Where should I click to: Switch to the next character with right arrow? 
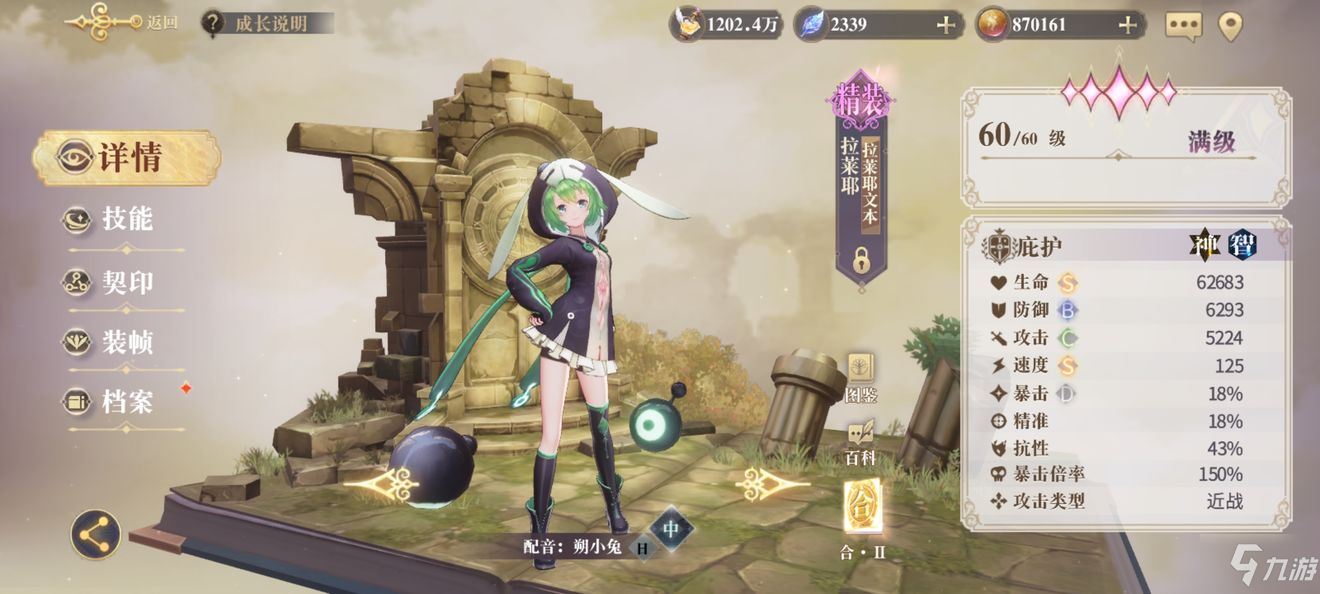(771, 485)
